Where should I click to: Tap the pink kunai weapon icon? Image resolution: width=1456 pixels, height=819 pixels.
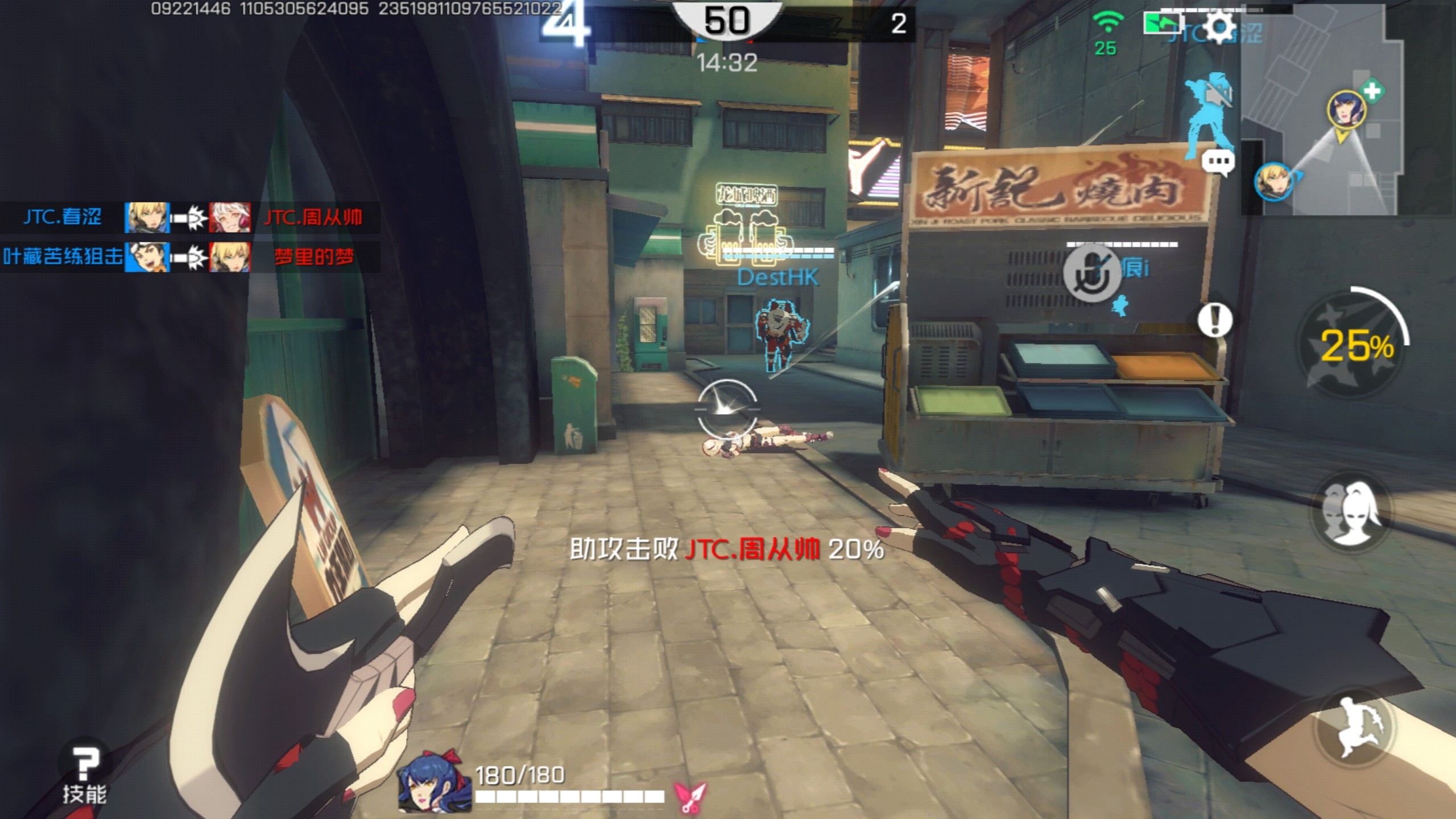coord(690,796)
